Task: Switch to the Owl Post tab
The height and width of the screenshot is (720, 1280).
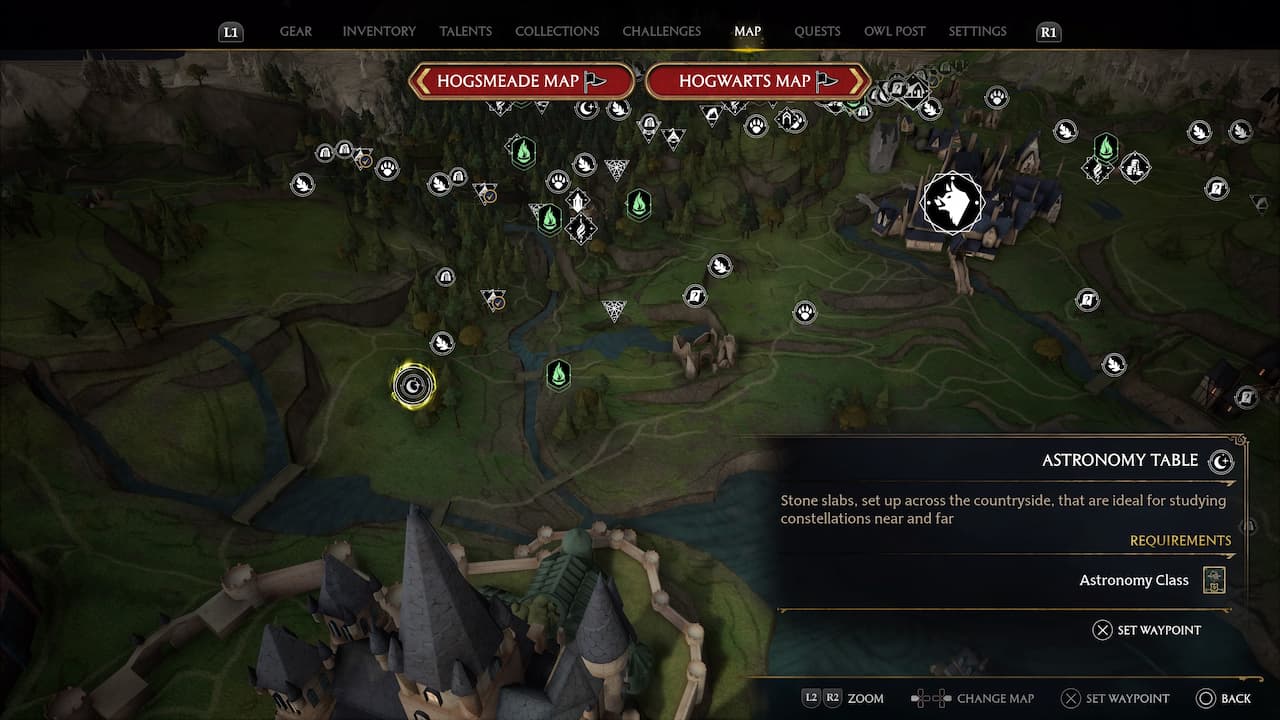Action: click(x=894, y=31)
